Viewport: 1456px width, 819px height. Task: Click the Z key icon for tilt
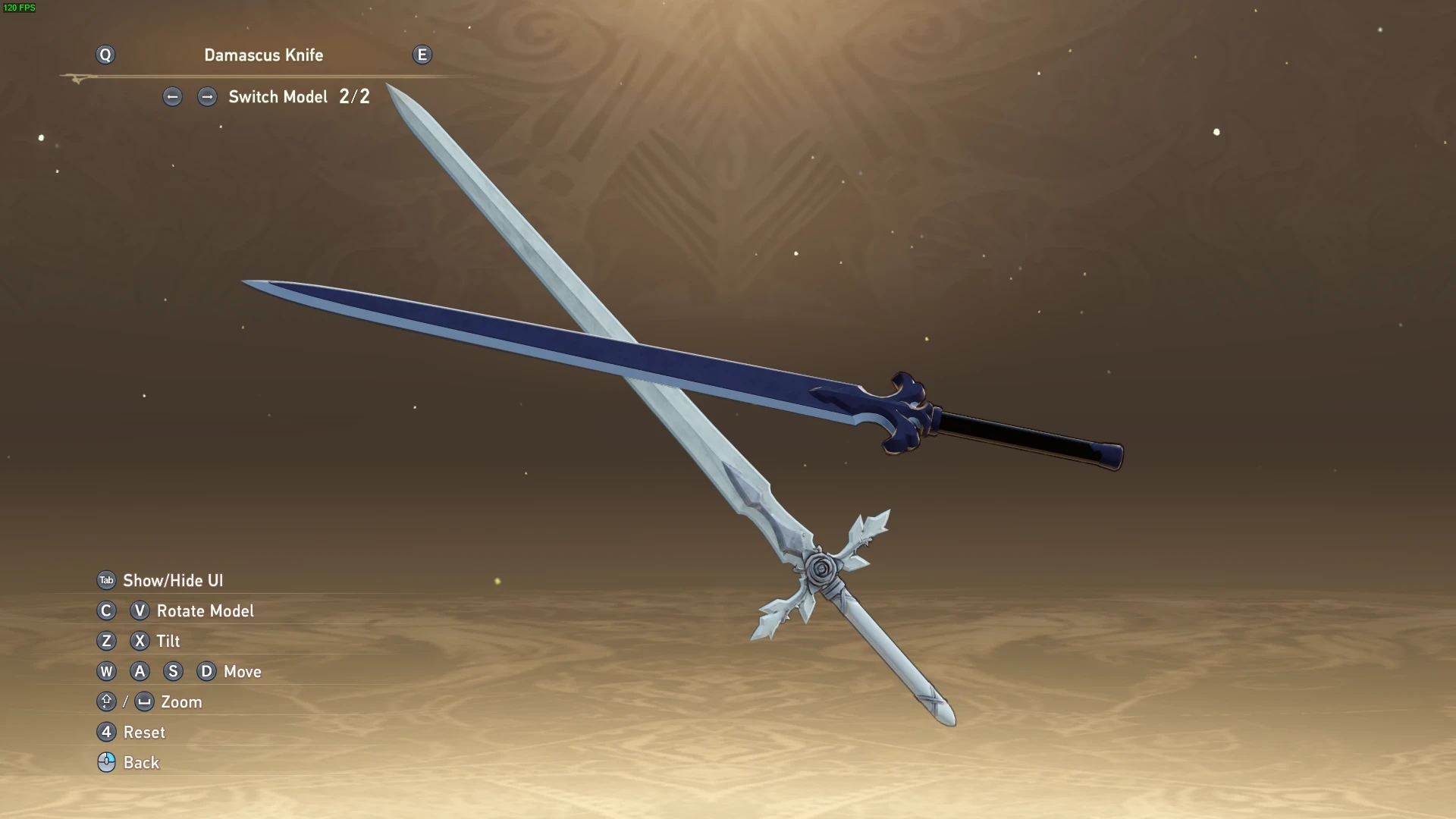(106, 641)
